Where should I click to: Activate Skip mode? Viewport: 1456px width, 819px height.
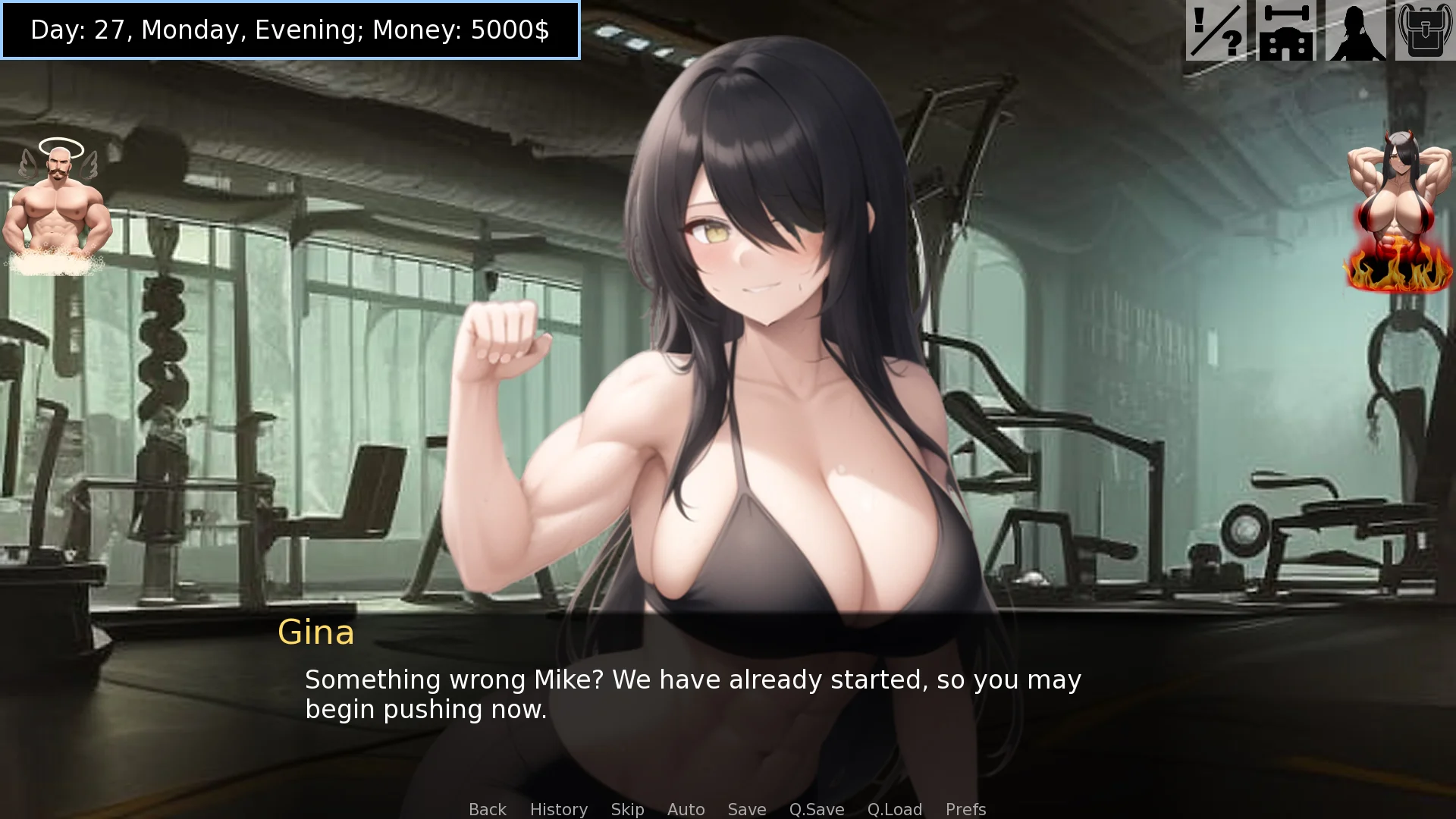point(627,809)
